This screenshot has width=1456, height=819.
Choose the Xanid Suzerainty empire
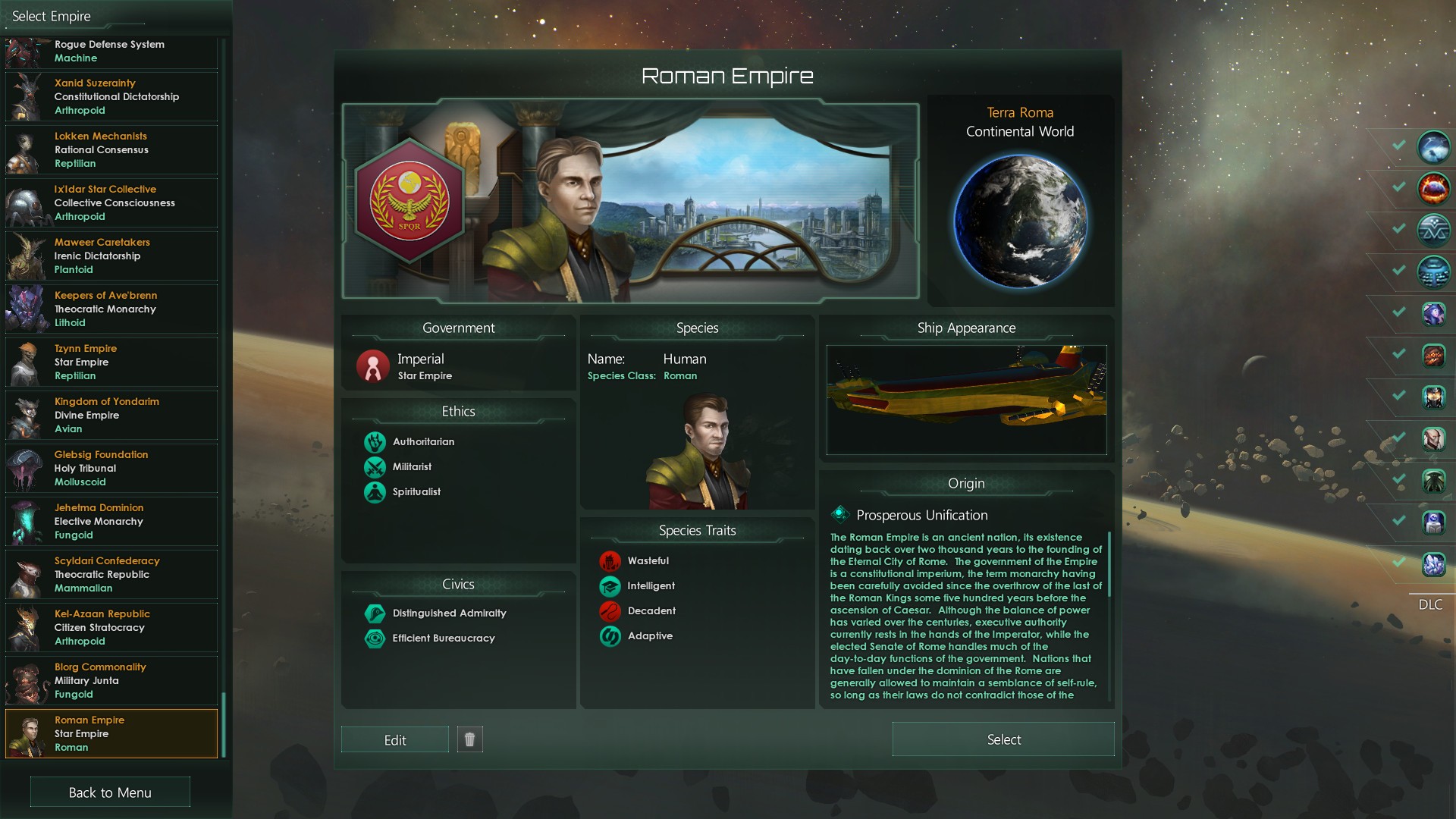111,96
